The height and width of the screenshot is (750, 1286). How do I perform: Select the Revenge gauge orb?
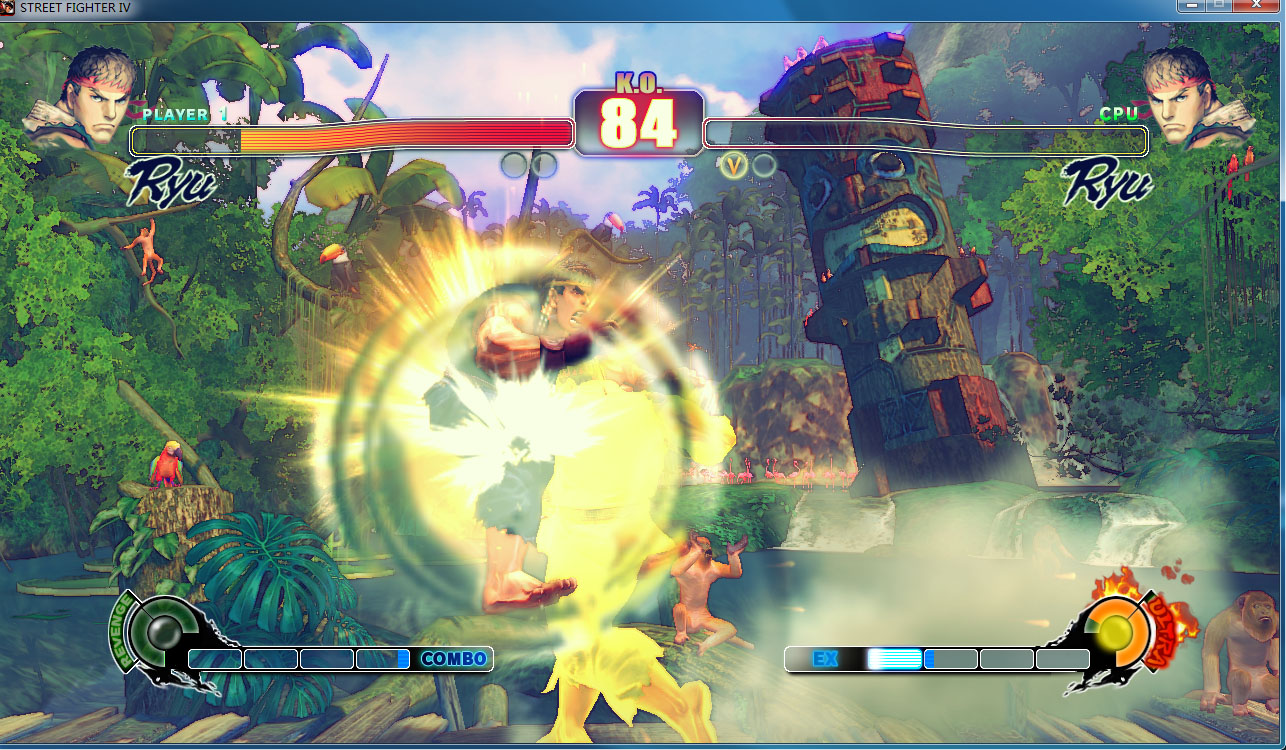point(161,631)
